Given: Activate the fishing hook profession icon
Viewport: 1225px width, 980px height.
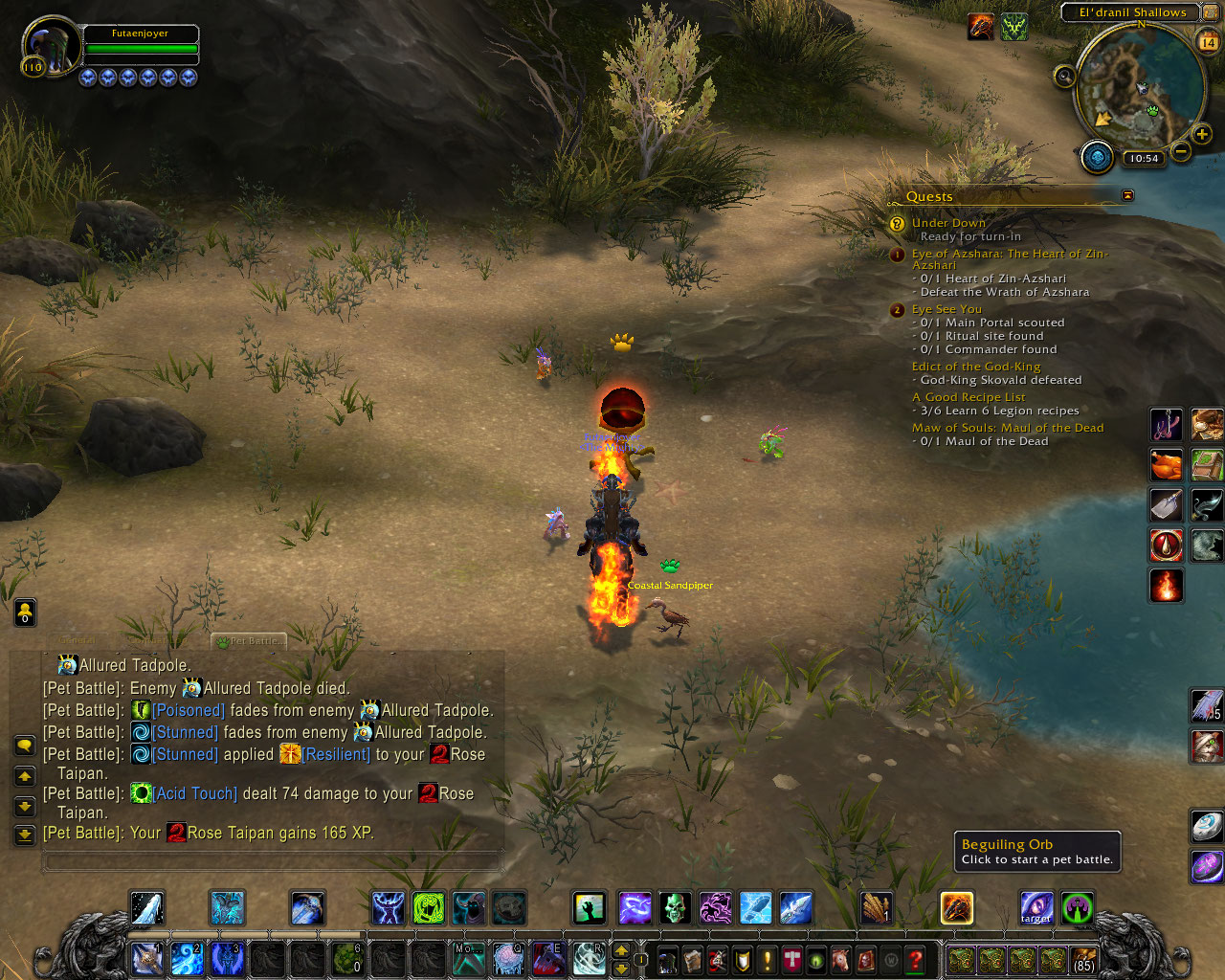Looking at the screenshot, I should coord(1166,425).
